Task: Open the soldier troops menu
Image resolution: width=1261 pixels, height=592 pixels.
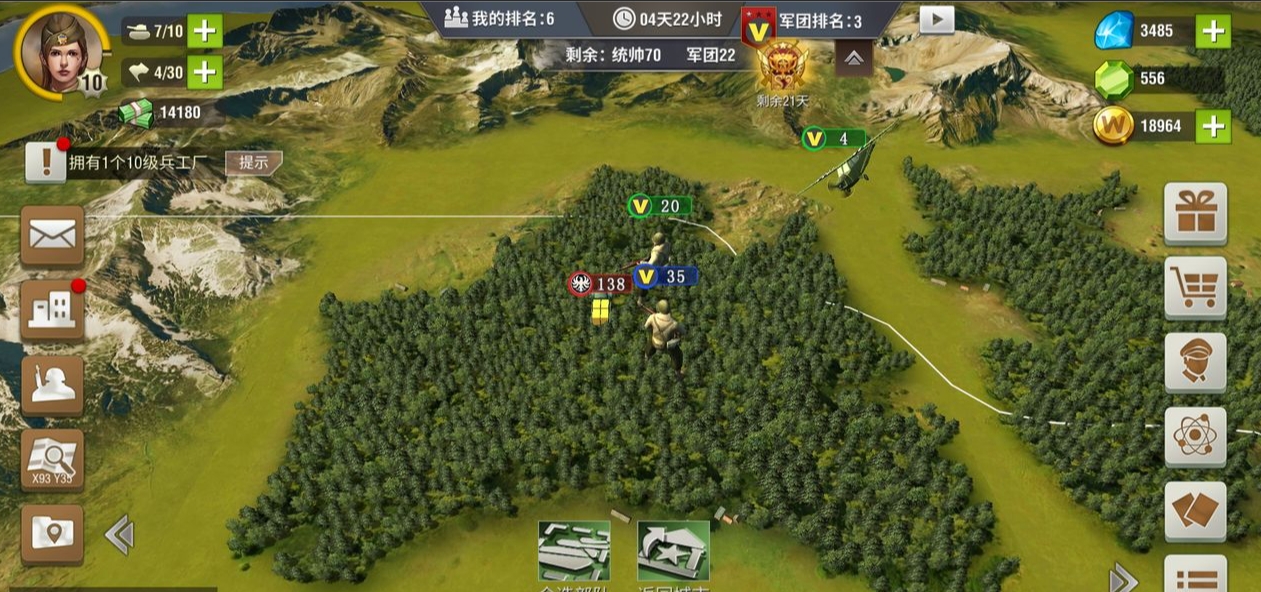Action: (x=52, y=385)
